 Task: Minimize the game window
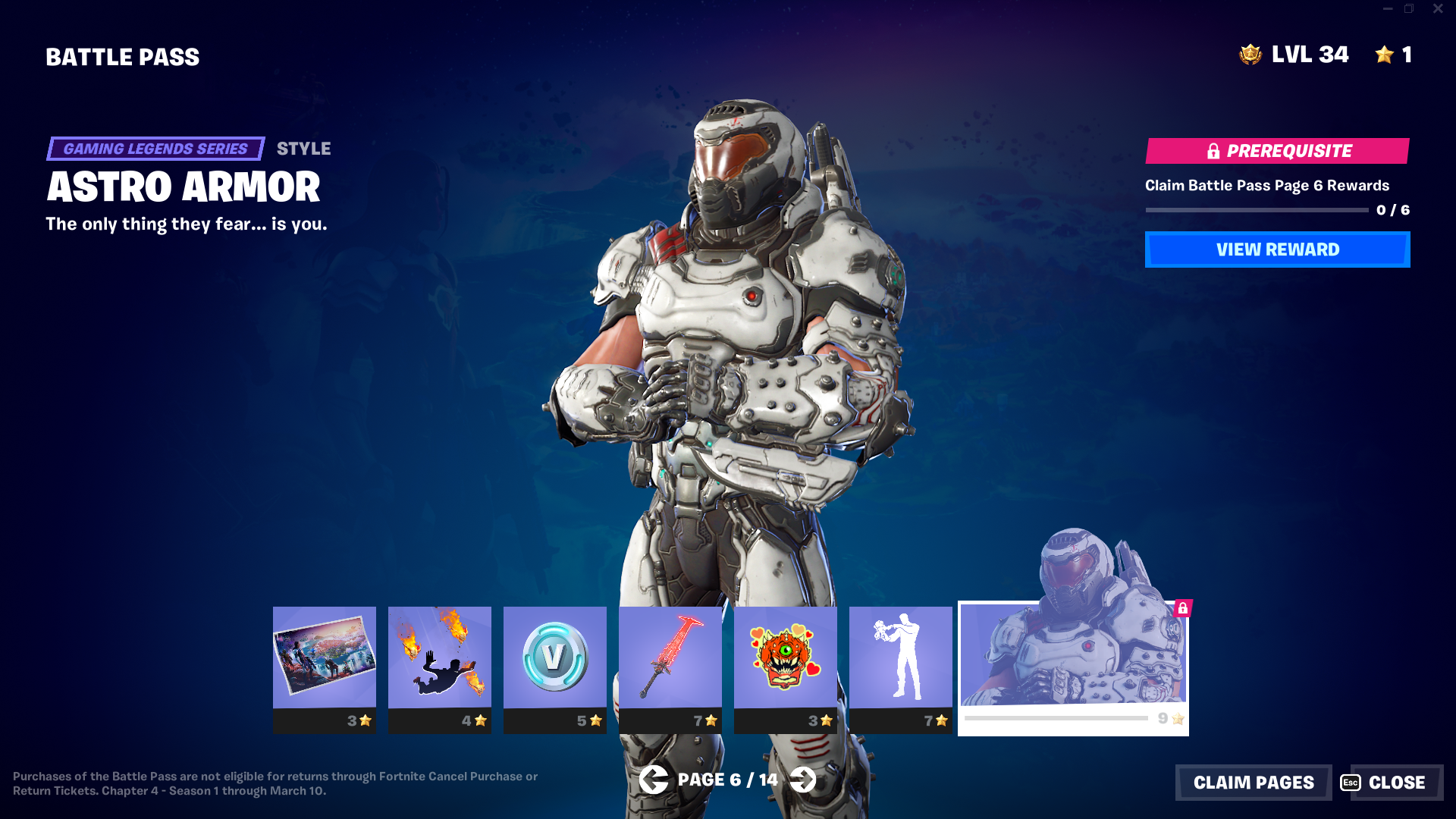(1388, 9)
